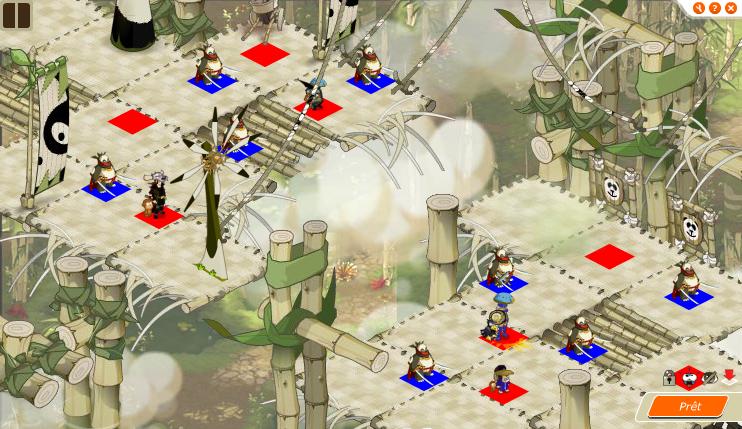
Task: Close the game with the orange X
Action: (x=731, y=8)
